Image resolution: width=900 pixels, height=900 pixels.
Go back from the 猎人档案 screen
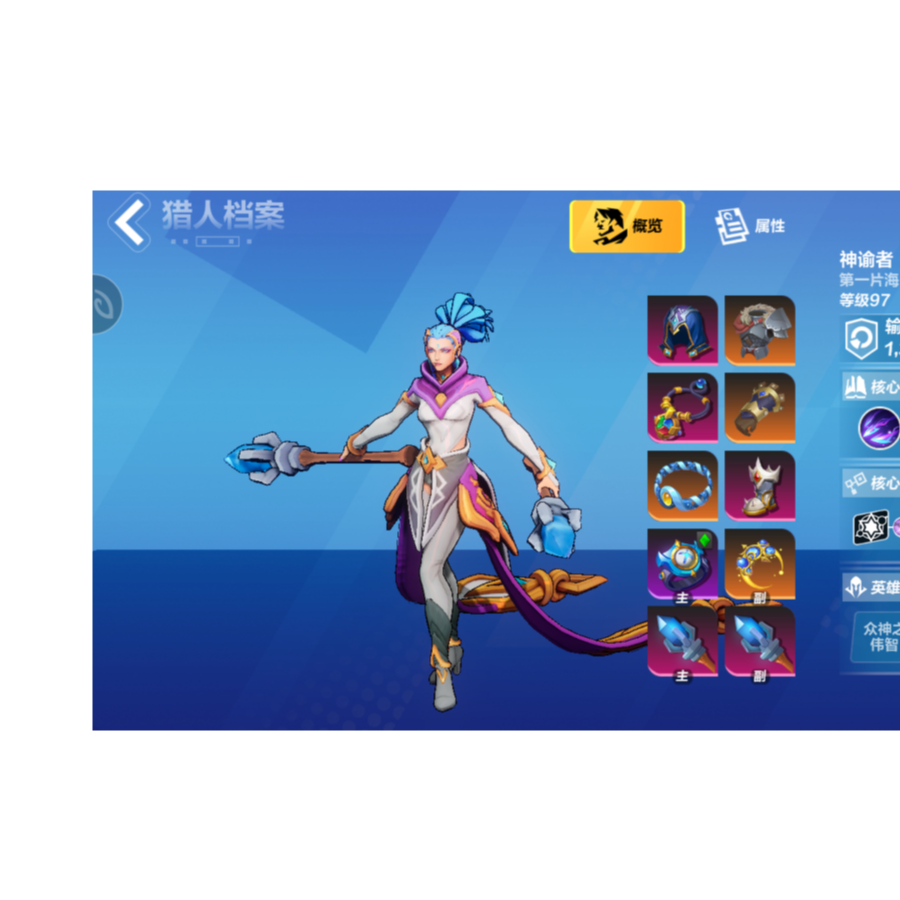[x=130, y=221]
